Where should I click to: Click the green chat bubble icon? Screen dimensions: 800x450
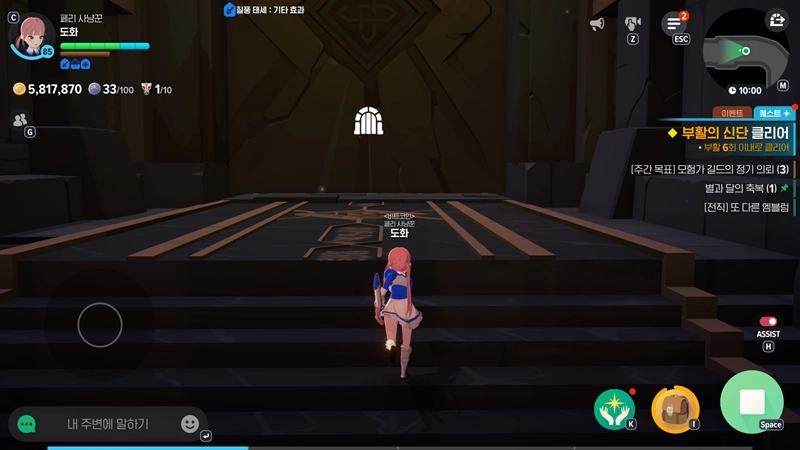(27, 424)
